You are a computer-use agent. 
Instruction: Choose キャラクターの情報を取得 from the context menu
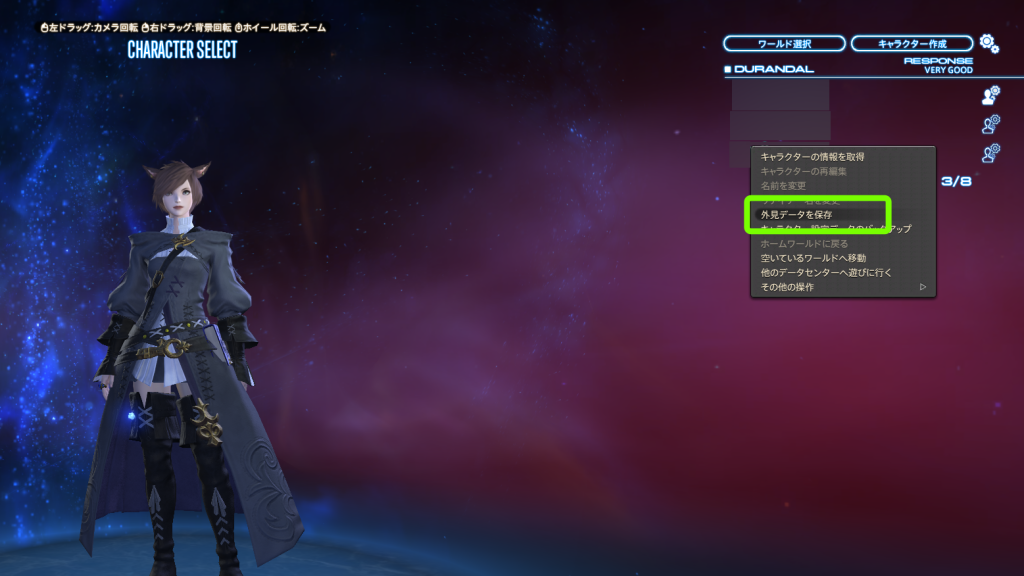pos(812,156)
